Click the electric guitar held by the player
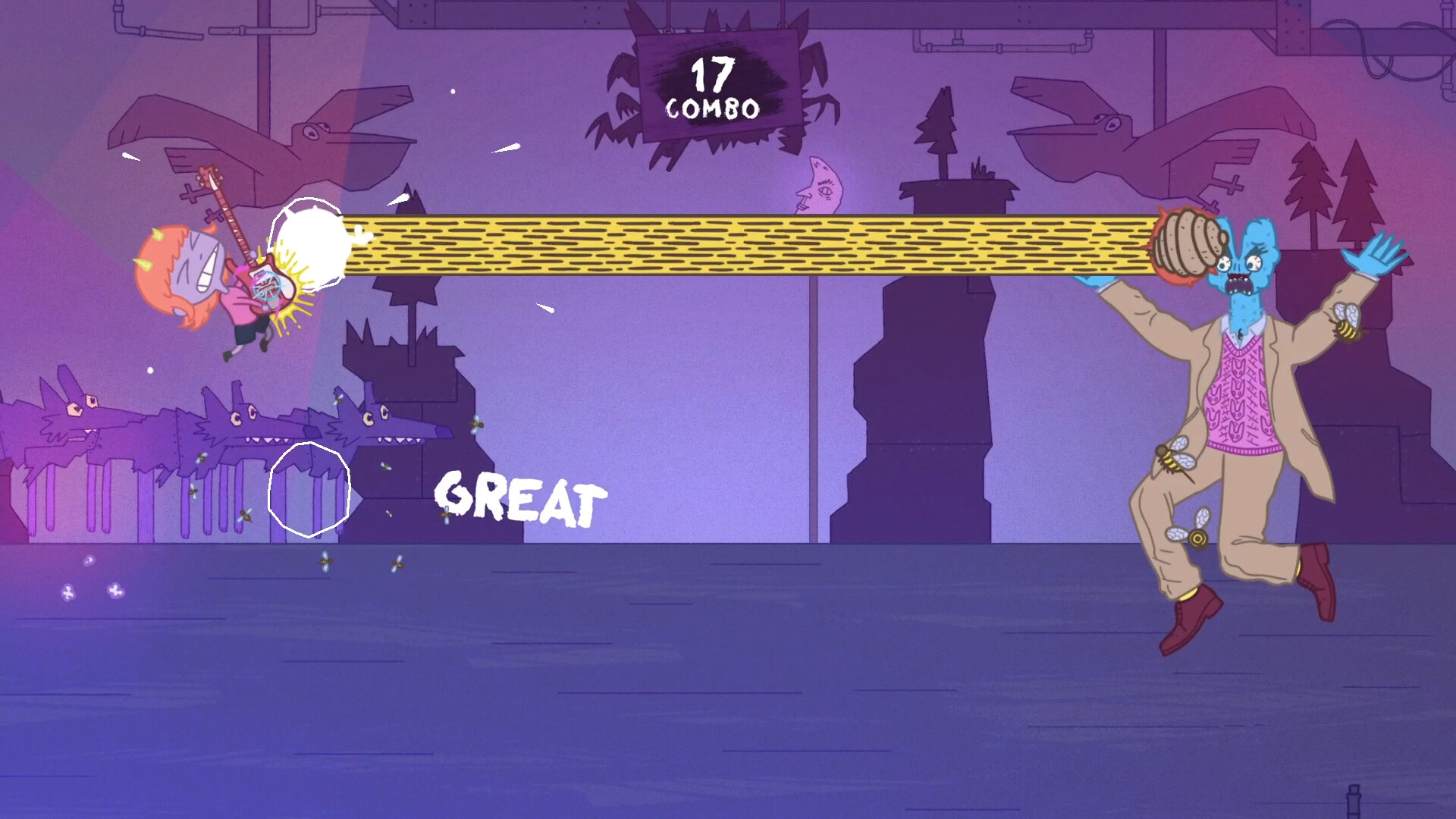 click(250, 250)
